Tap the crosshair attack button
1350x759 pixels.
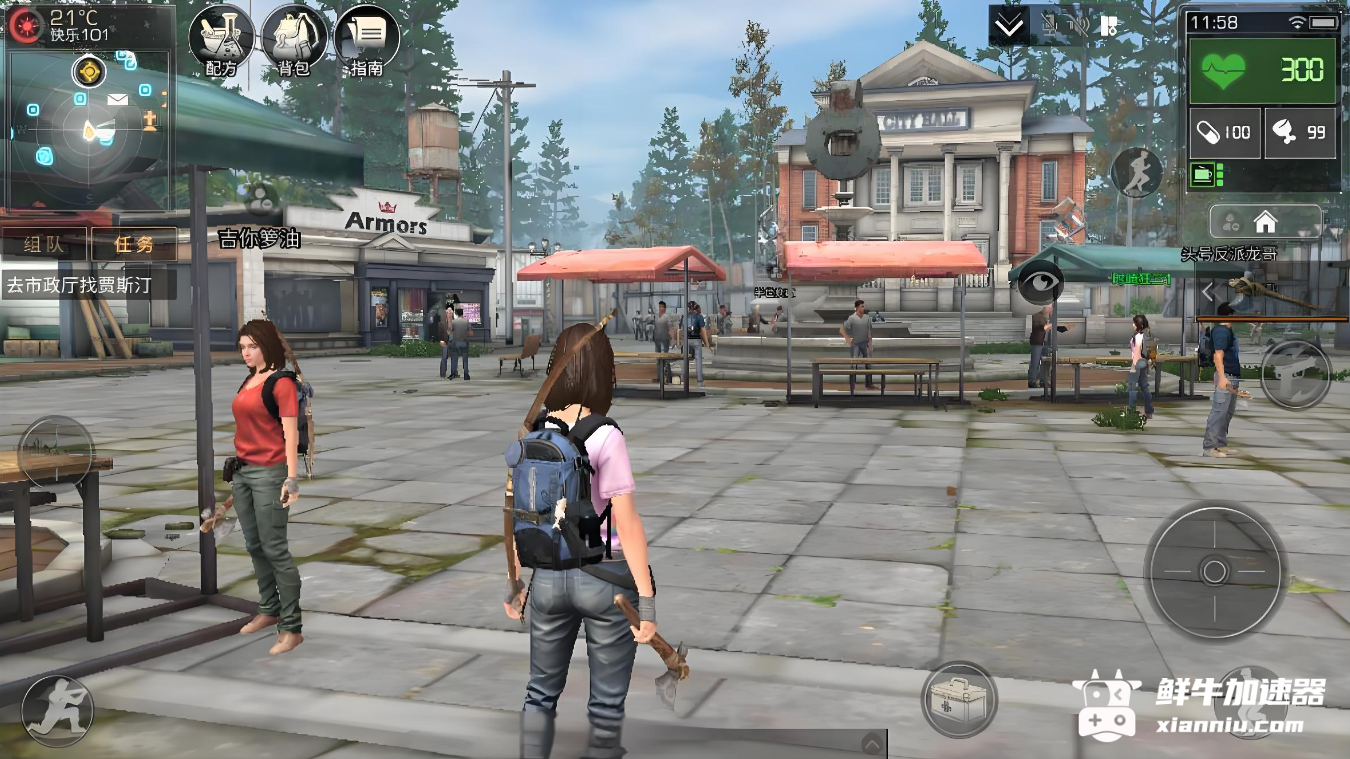pos(1214,571)
